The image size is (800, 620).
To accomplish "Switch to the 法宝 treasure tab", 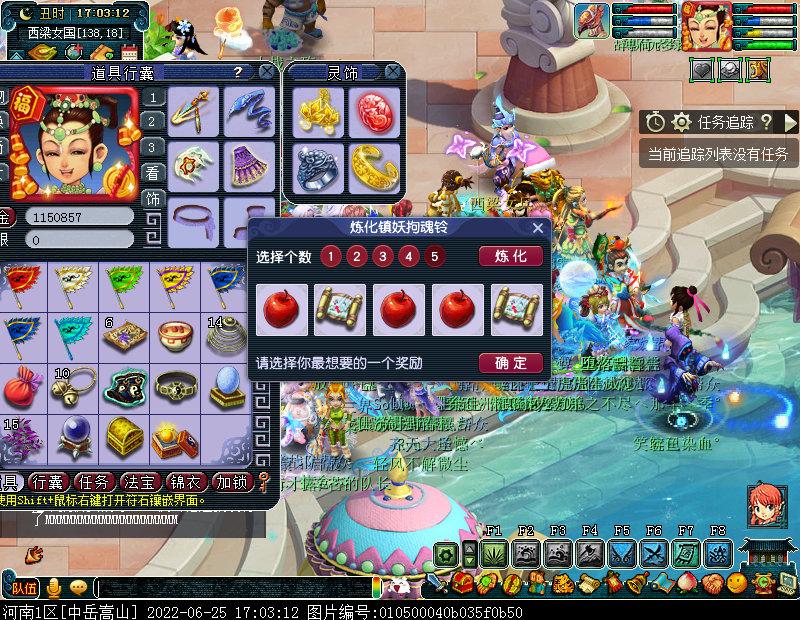I will 145,481.
